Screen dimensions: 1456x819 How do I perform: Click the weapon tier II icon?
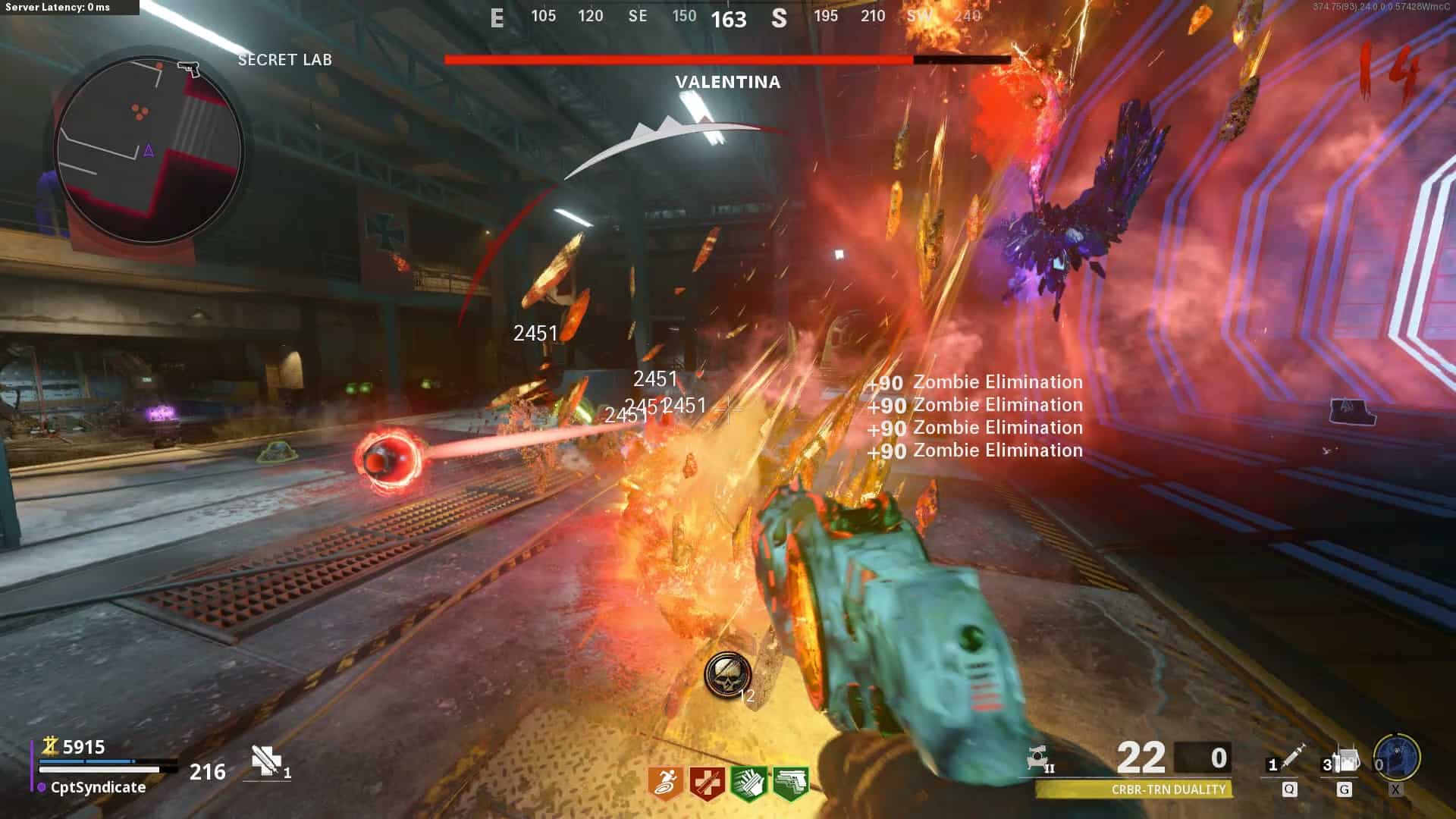tap(1039, 758)
